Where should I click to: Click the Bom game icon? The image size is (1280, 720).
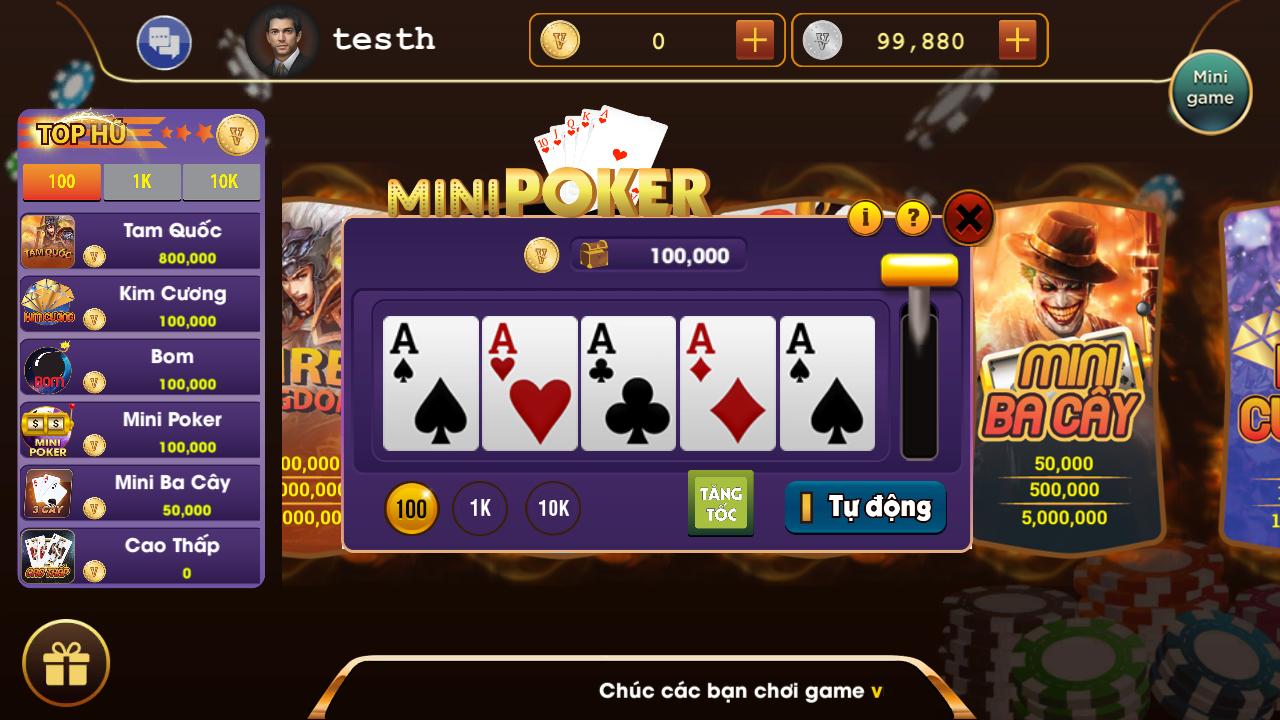coord(45,366)
